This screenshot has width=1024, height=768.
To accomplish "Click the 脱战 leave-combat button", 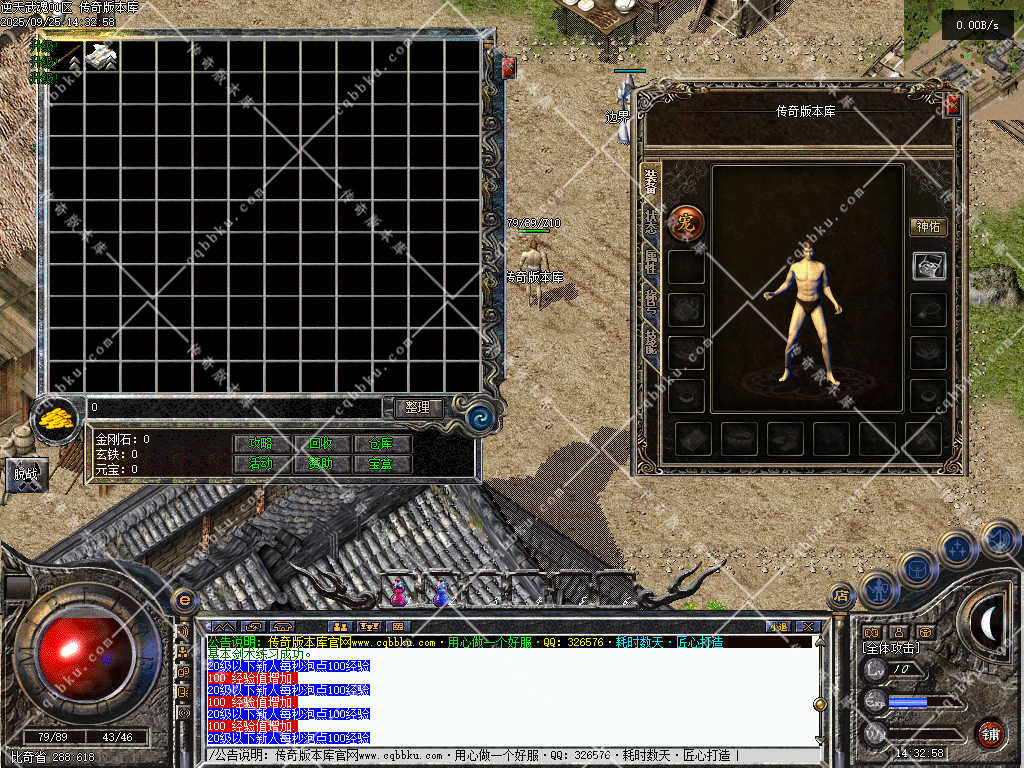I will coord(24,475).
